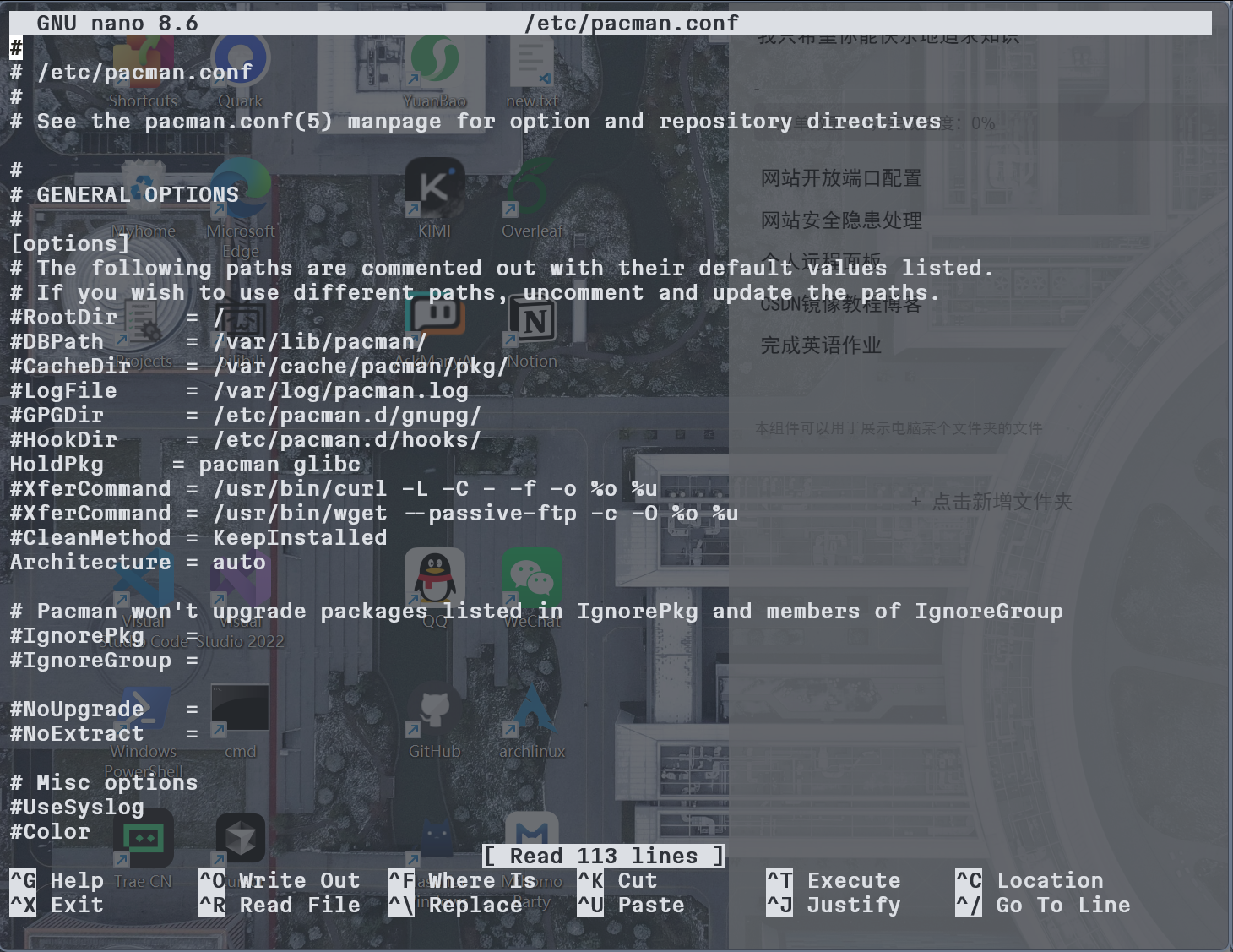Open Quark browser icon
This screenshot has height=952, width=1233.
(x=240, y=59)
